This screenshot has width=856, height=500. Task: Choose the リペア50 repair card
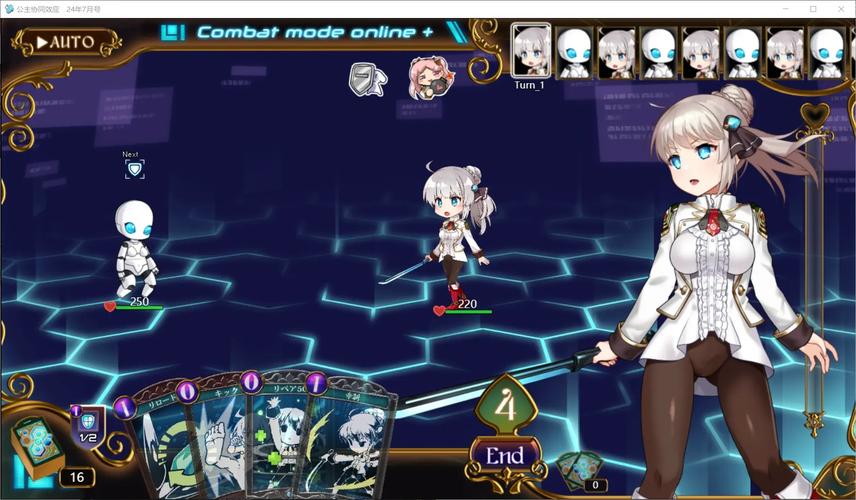pyautogui.click(x=278, y=440)
